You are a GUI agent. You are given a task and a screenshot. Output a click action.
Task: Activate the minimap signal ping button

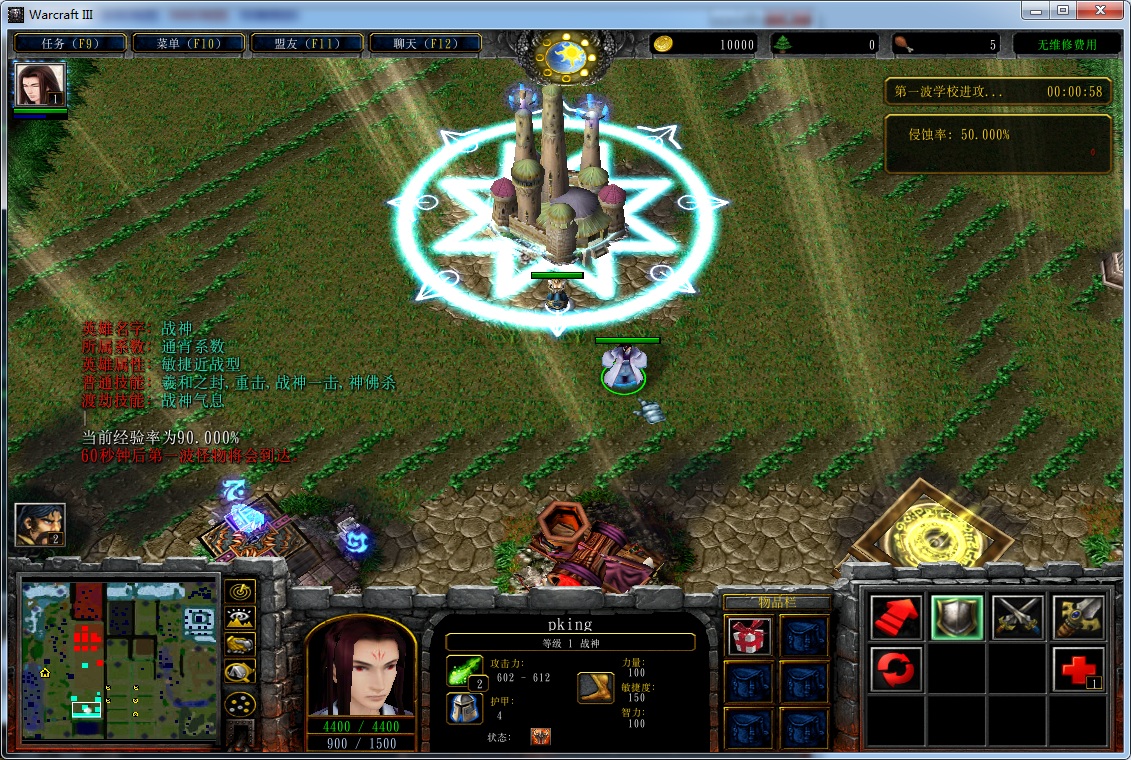(x=240, y=591)
